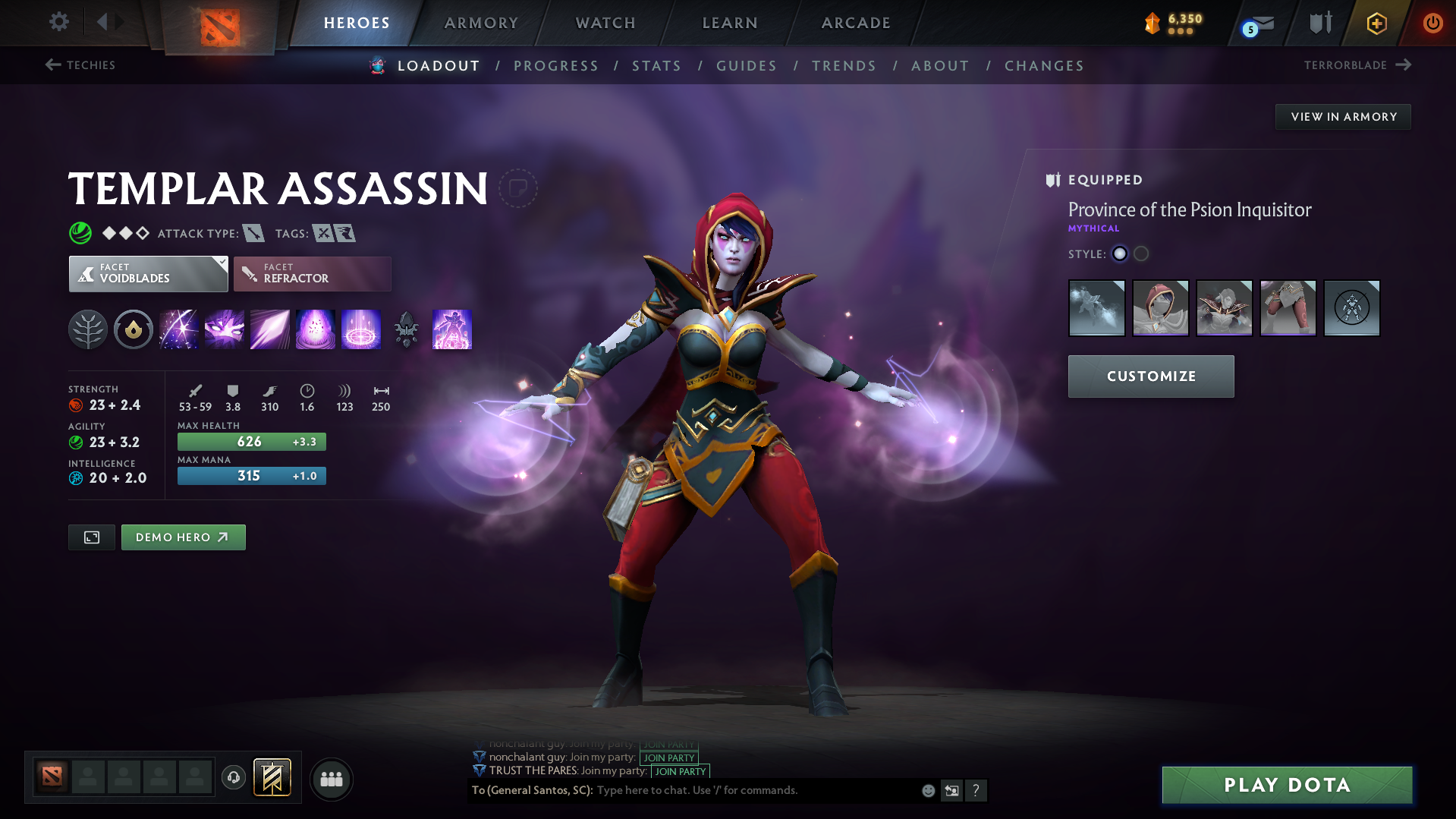Click JOIN PARTY next to TRUST THE PARES
The height and width of the screenshot is (819, 1456).
click(x=679, y=771)
